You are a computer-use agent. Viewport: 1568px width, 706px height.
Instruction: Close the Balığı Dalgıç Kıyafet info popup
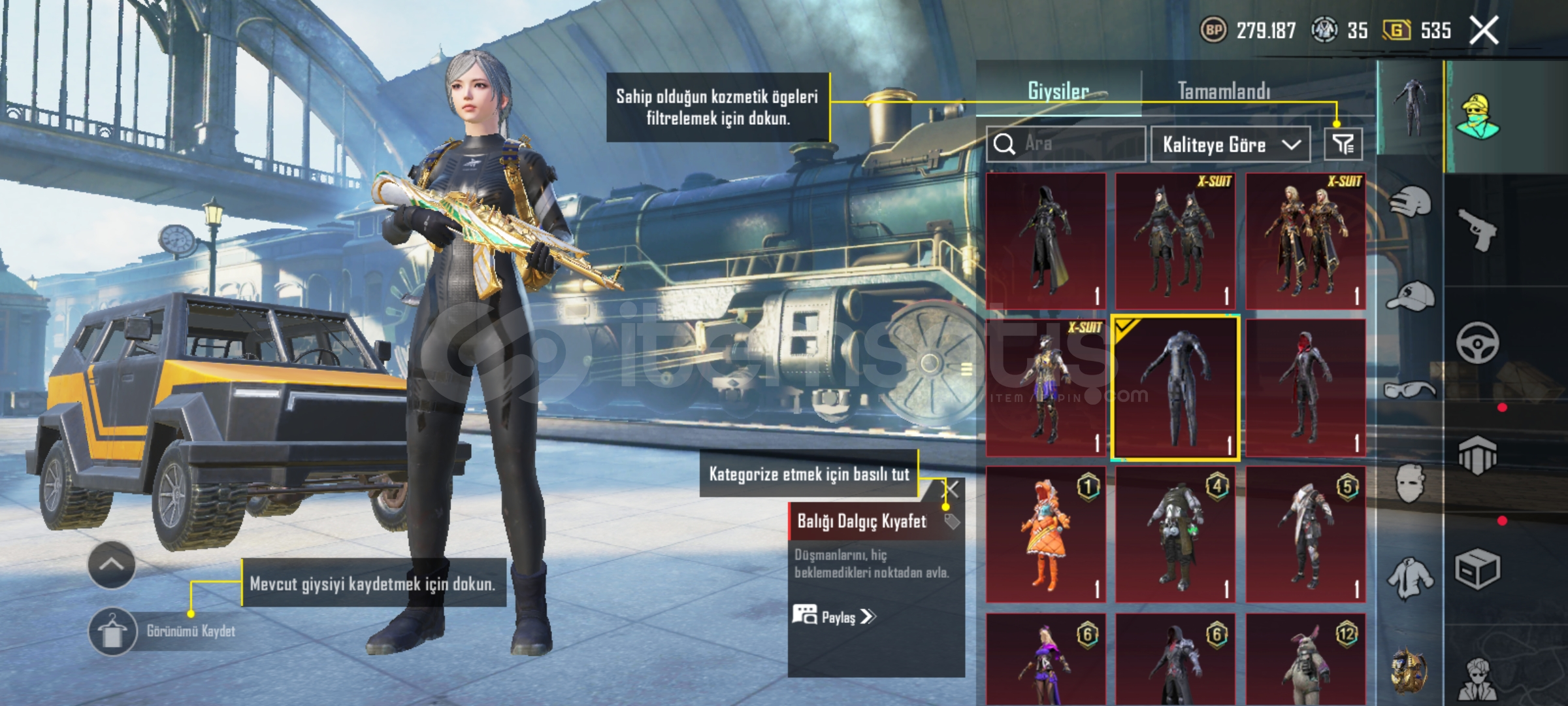coord(952,489)
